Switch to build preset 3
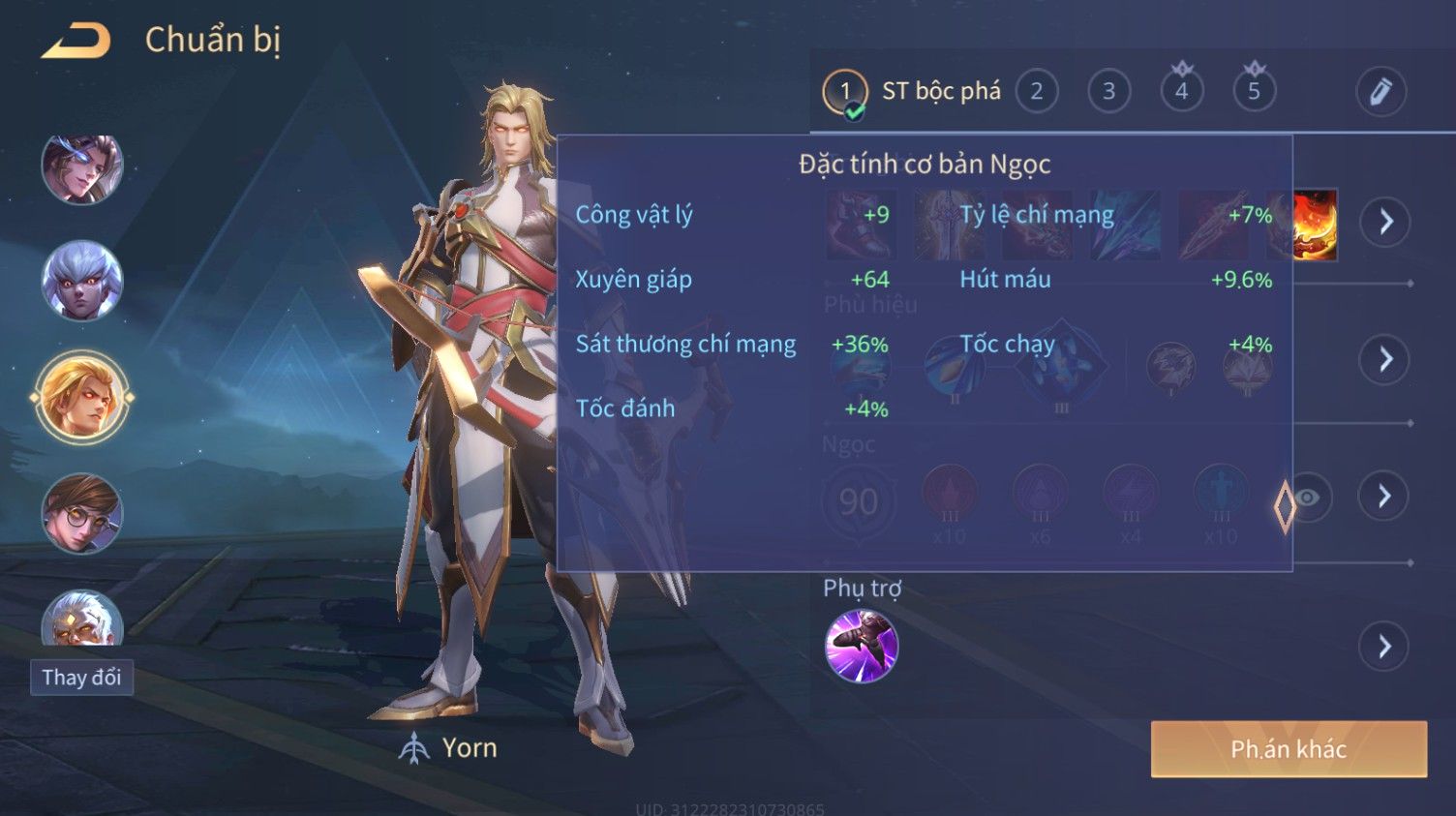1456x816 pixels. [x=1108, y=92]
